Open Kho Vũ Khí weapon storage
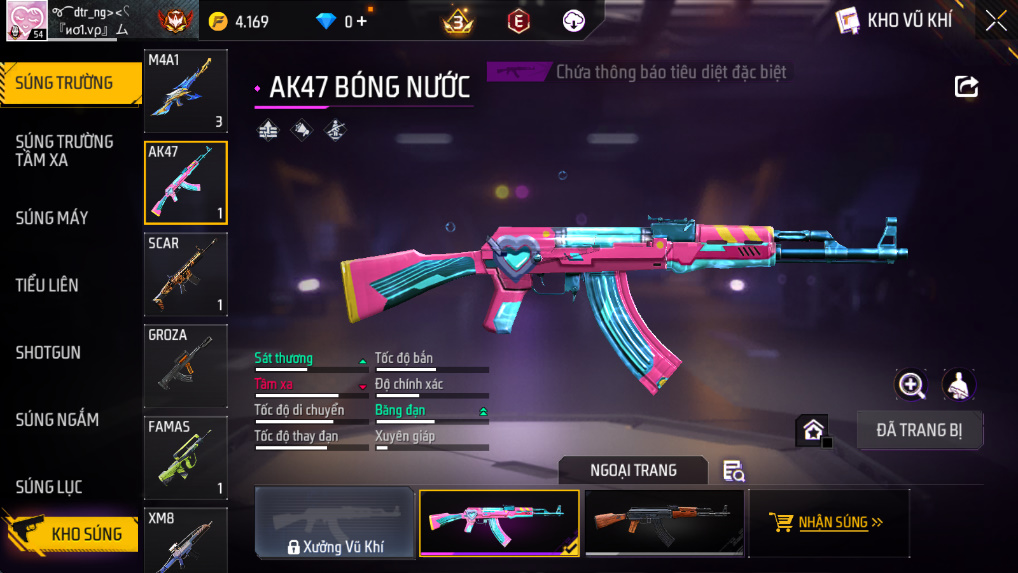The width and height of the screenshot is (1018, 573). coord(894,21)
